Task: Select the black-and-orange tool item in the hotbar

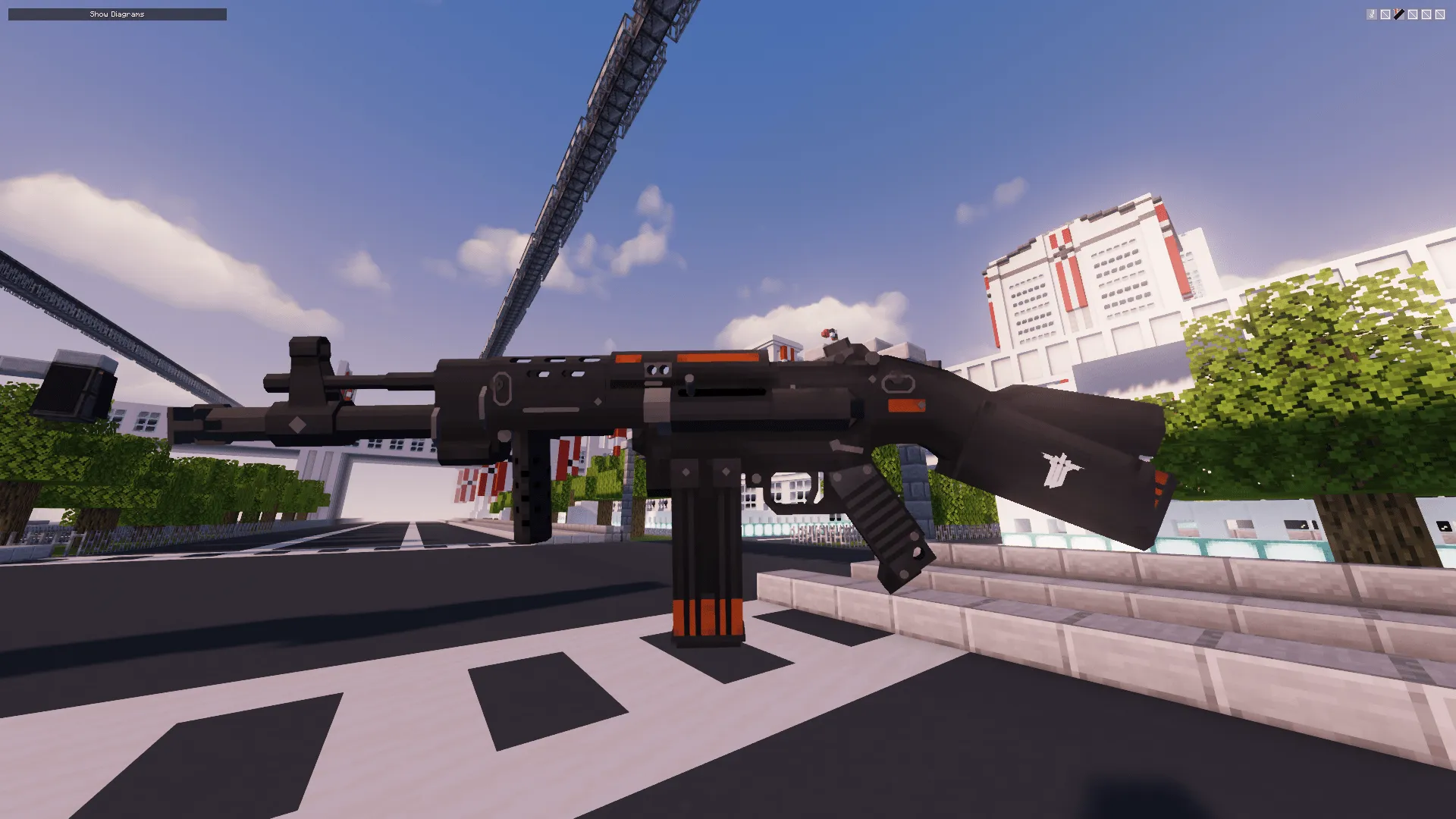Action: (1399, 14)
